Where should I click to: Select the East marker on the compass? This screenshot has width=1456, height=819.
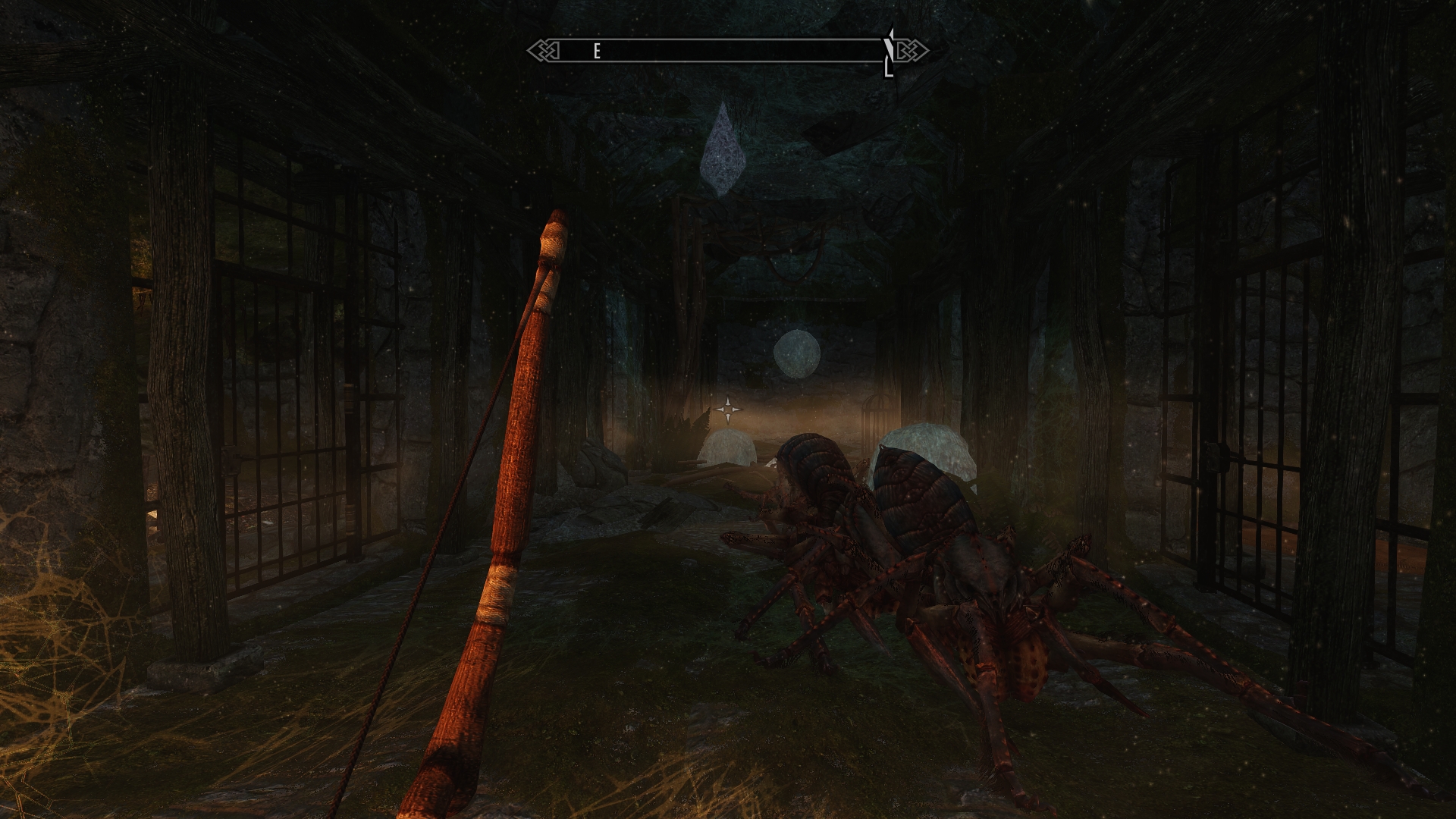click(598, 51)
